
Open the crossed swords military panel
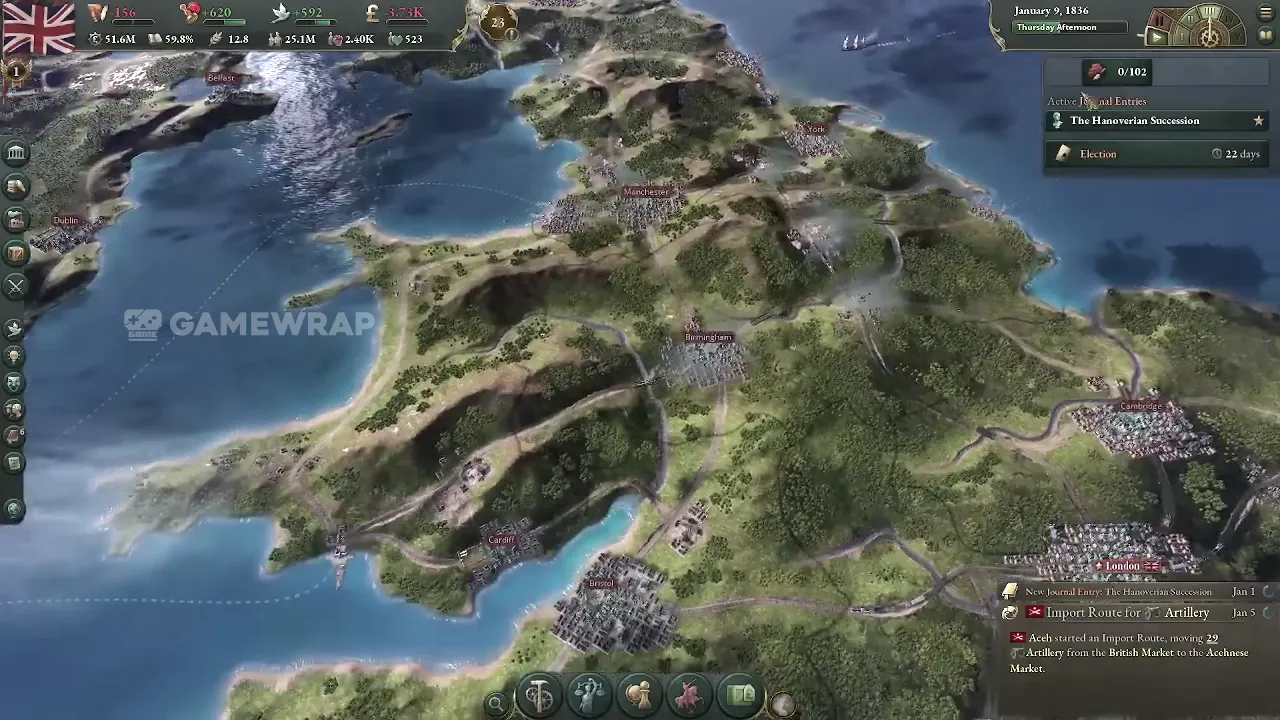point(16,286)
